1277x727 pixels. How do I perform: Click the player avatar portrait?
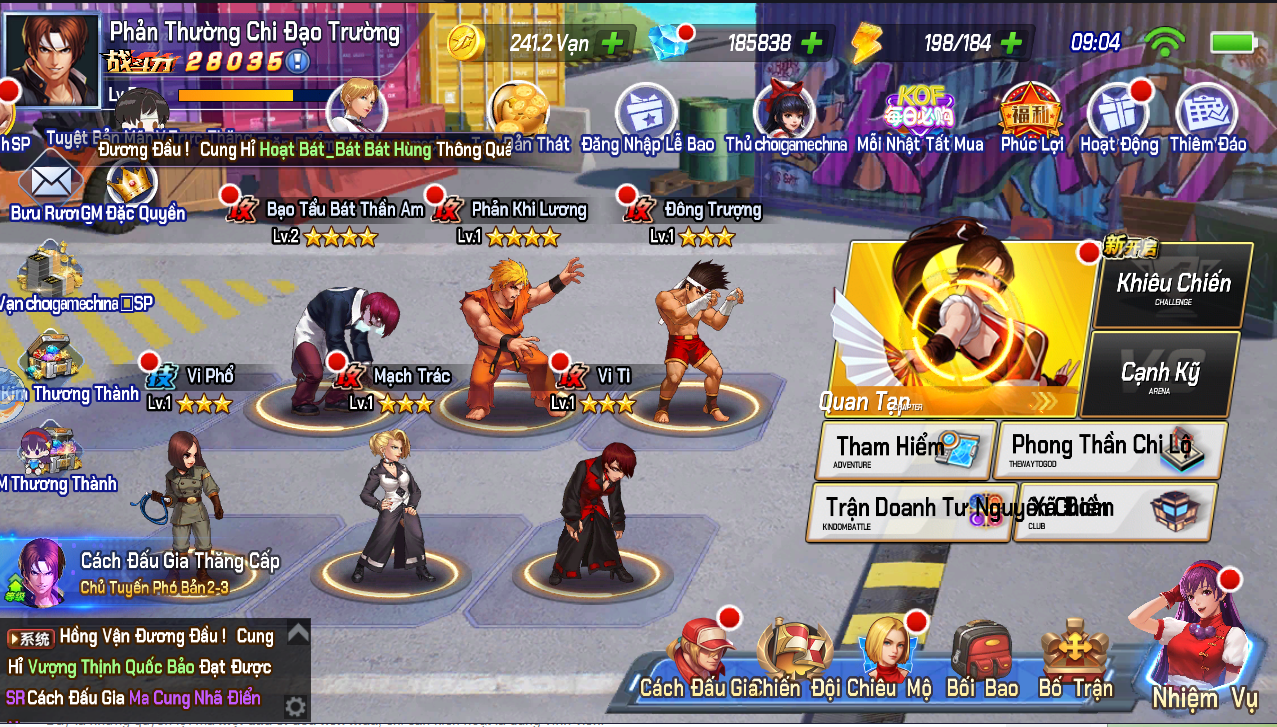coord(53,56)
